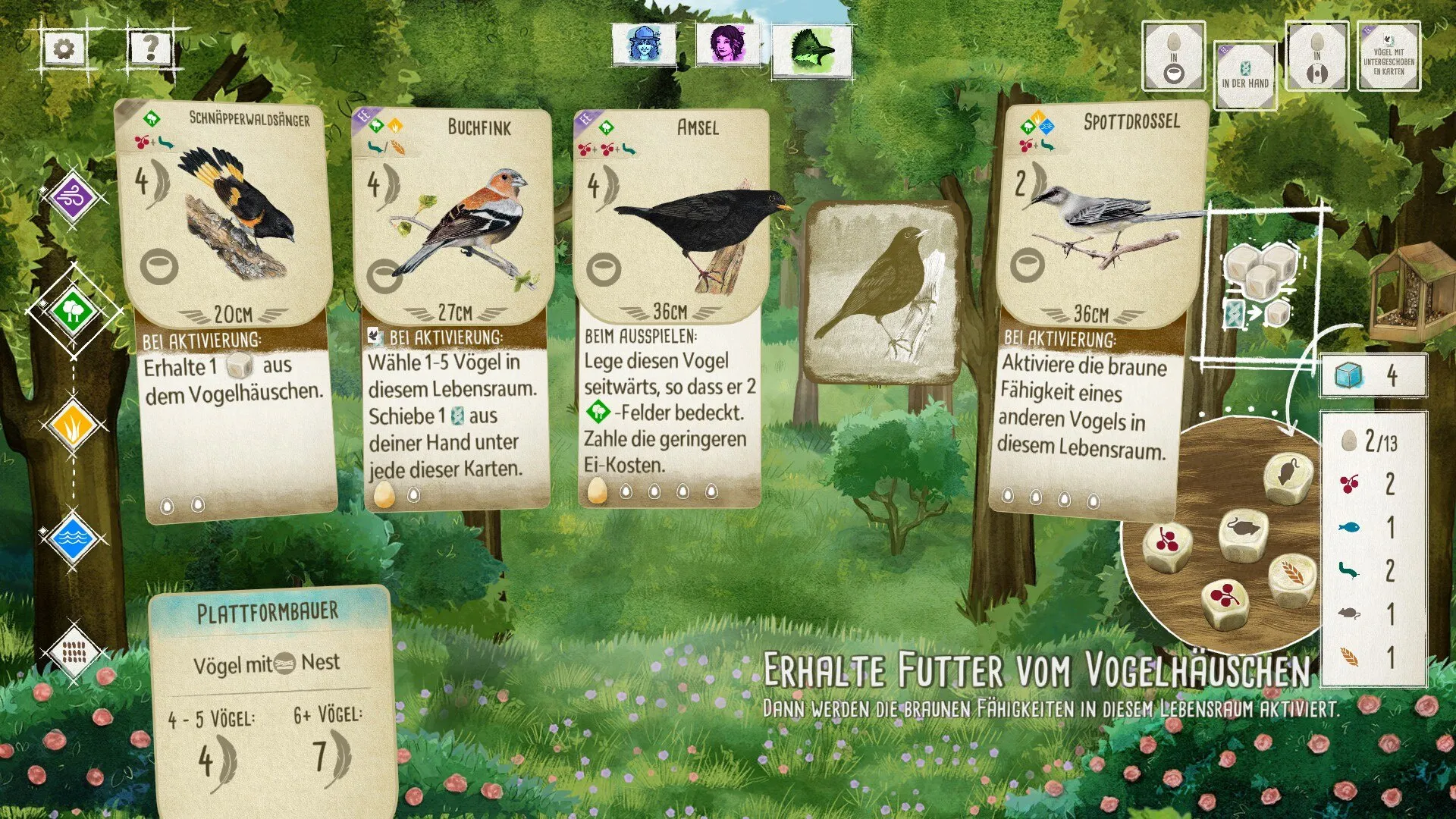Click the empty bird silhouette slot
The image size is (1456, 819).
tap(882, 292)
